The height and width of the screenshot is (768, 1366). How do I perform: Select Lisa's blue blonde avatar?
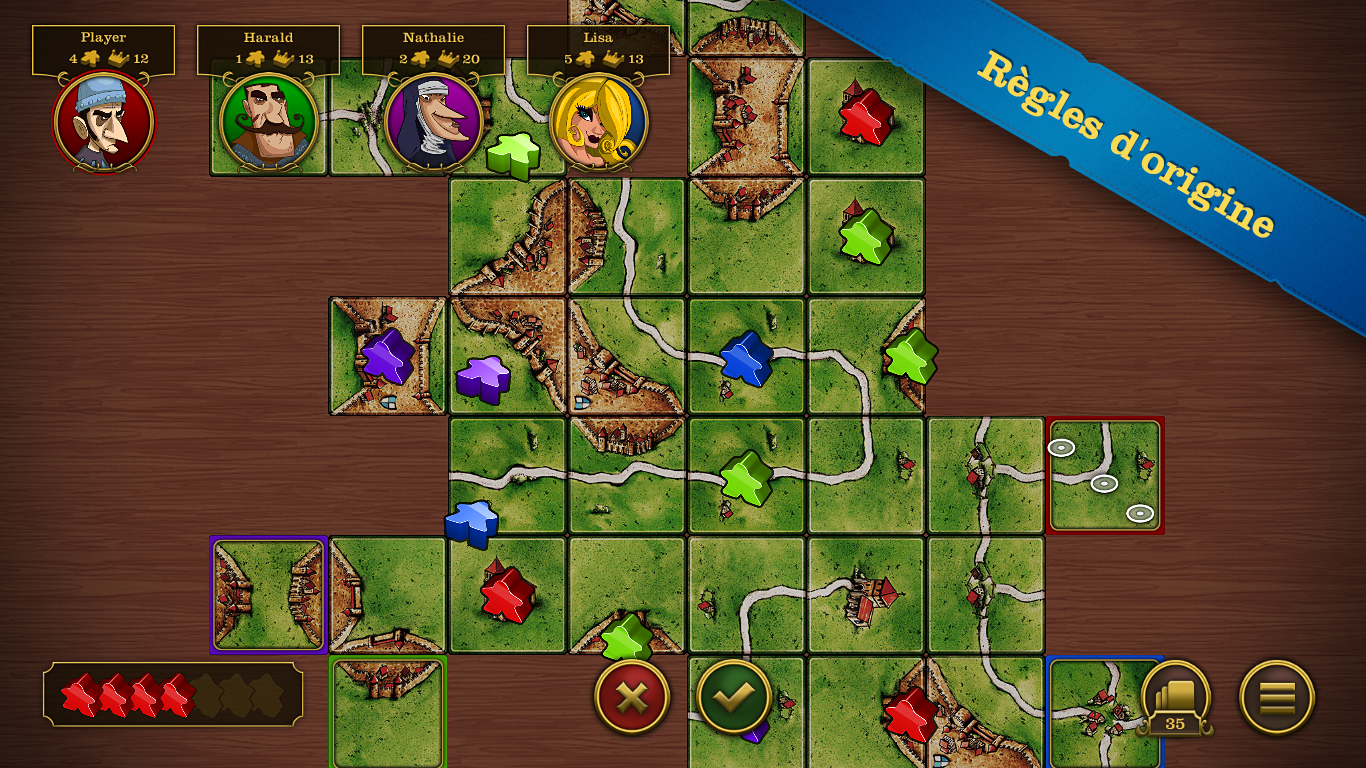pyautogui.click(x=600, y=123)
